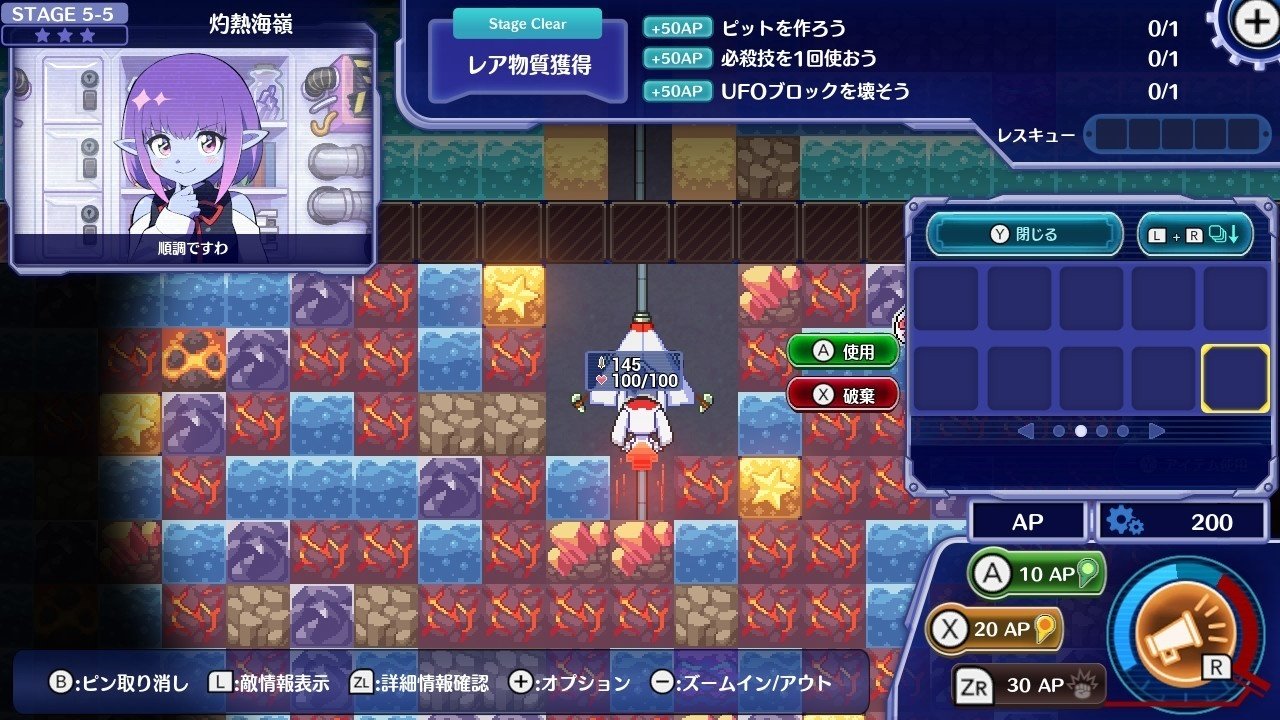Viewport: 1280px width, 720px height.
Task: Click the Stage Clear badge
Action: [527, 23]
